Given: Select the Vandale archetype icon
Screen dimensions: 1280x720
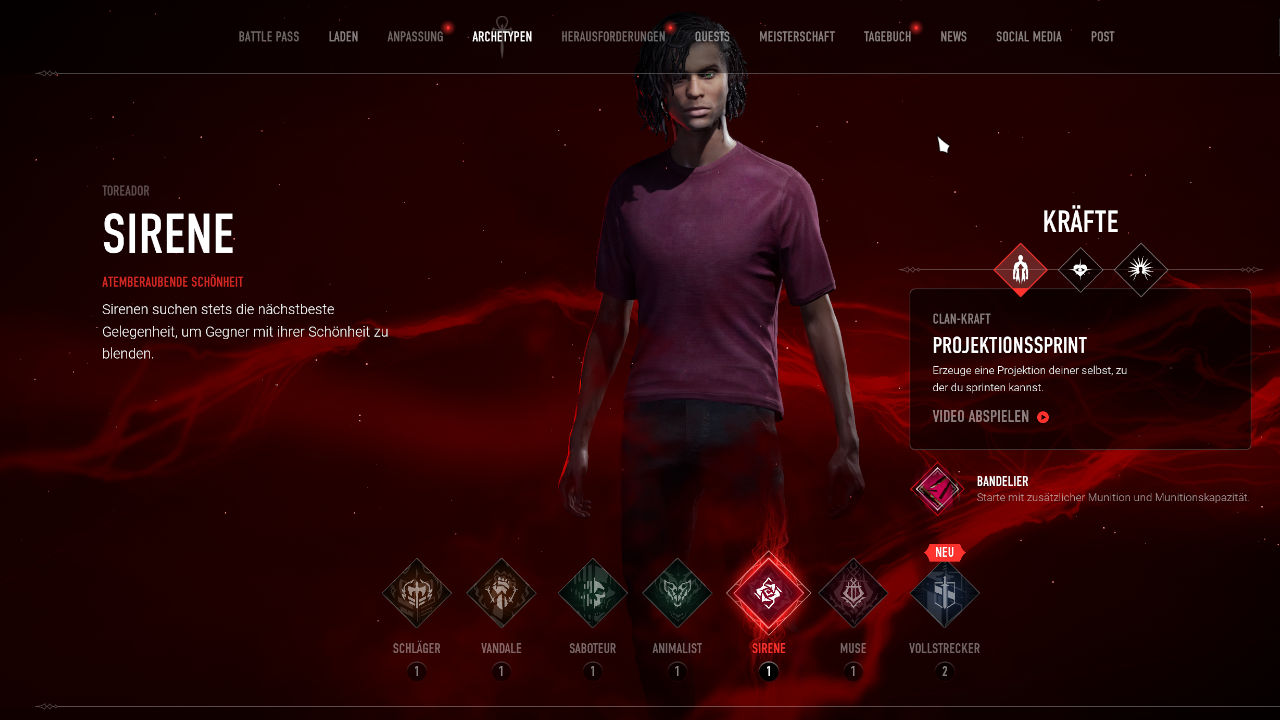Looking at the screenshot, I should tap(501, 593).
